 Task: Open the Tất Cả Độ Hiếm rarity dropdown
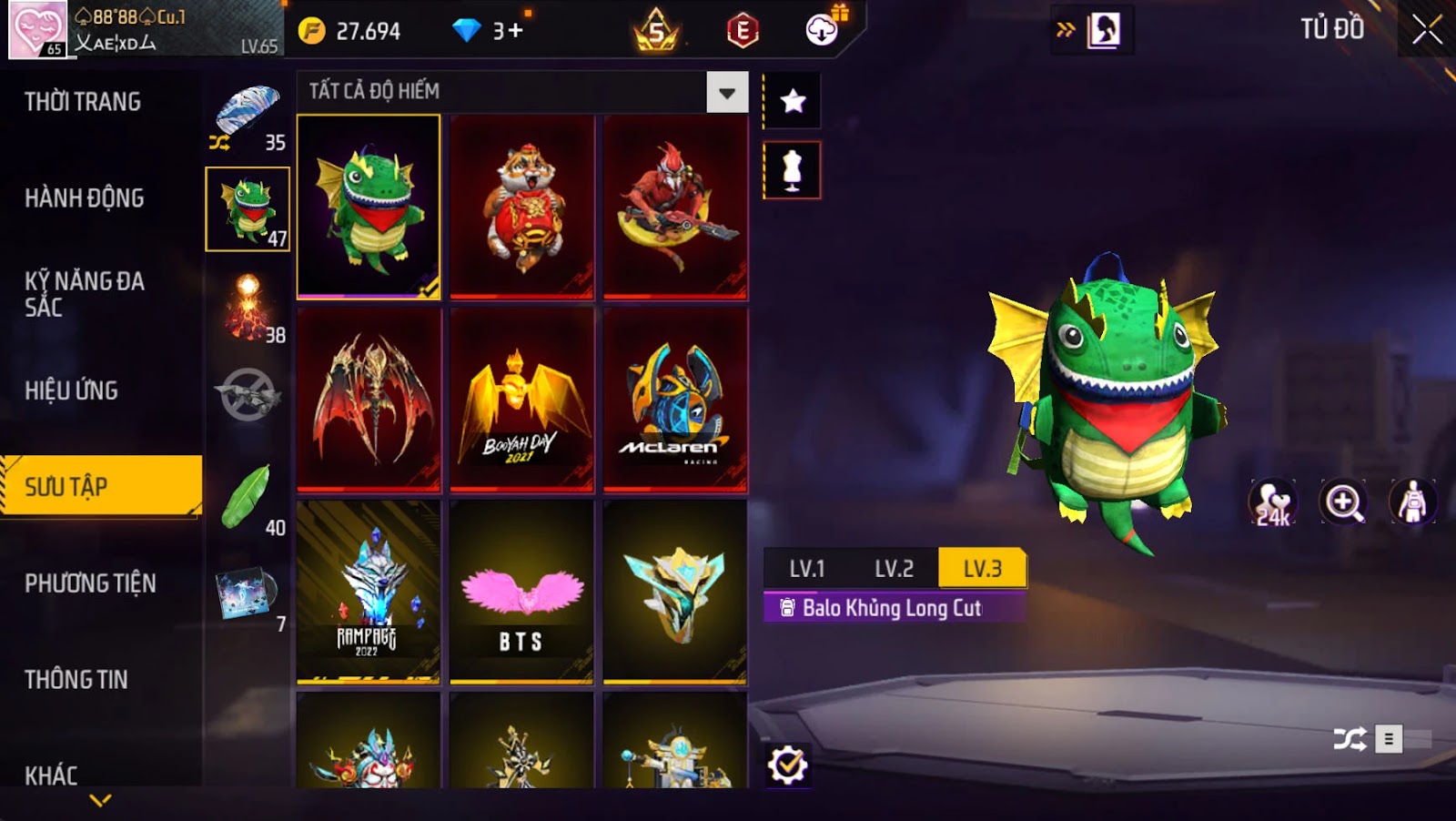coord(726,93)
